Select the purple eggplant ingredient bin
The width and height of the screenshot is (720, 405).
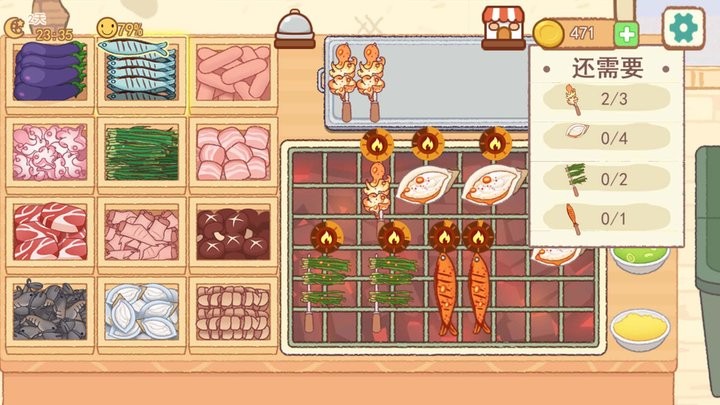51,73
